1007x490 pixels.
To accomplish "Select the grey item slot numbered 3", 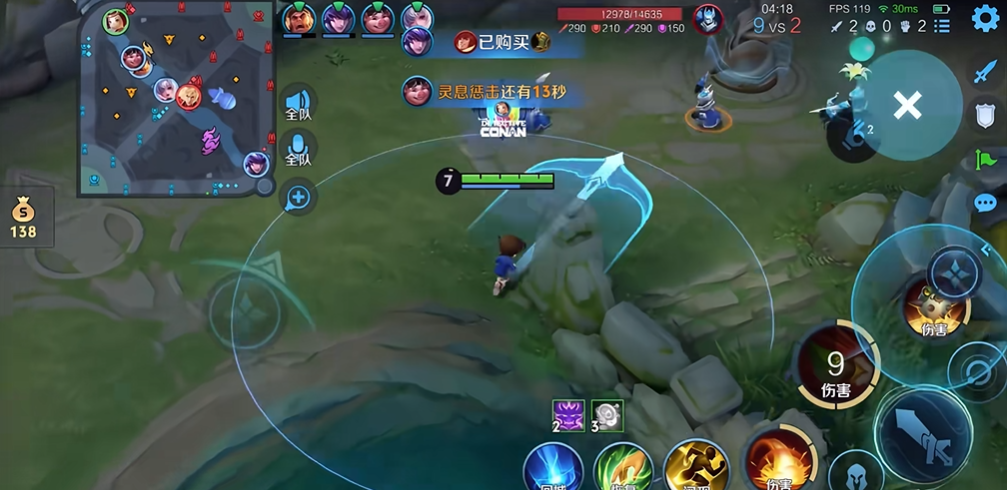I will (x=607, y=415).
